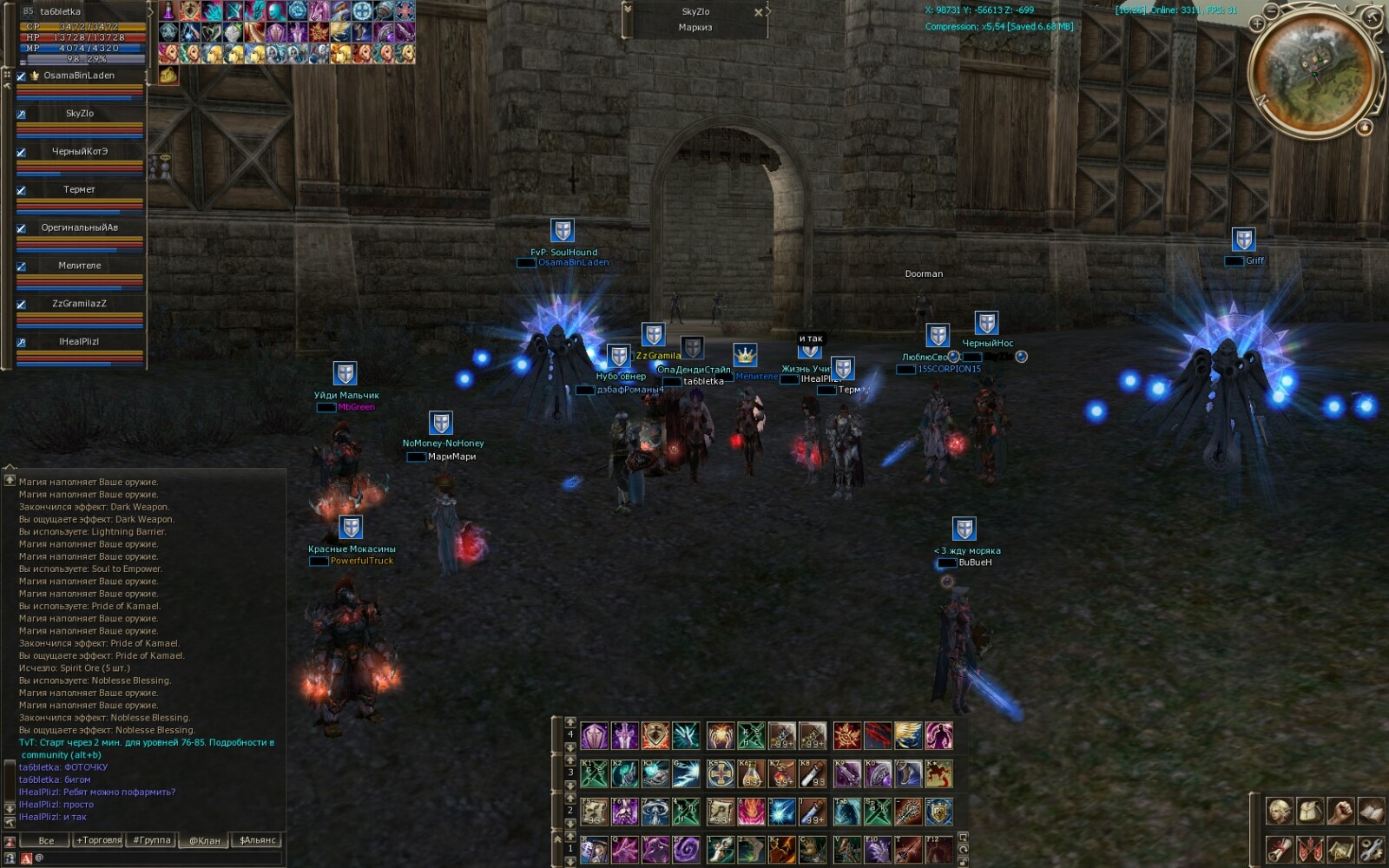The height and width of the screenshot is (868, 1389).
Task: Switch to the $Альянс chat tab
Action: [x=258, y=840]
